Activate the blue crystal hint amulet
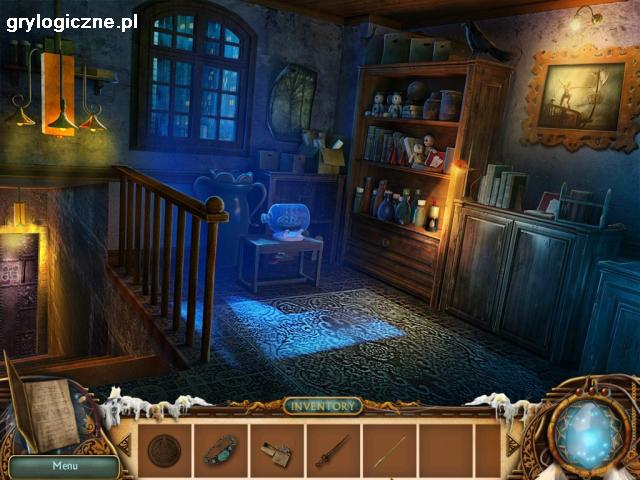This screenshot has height=480, width=640. (589, 433)
